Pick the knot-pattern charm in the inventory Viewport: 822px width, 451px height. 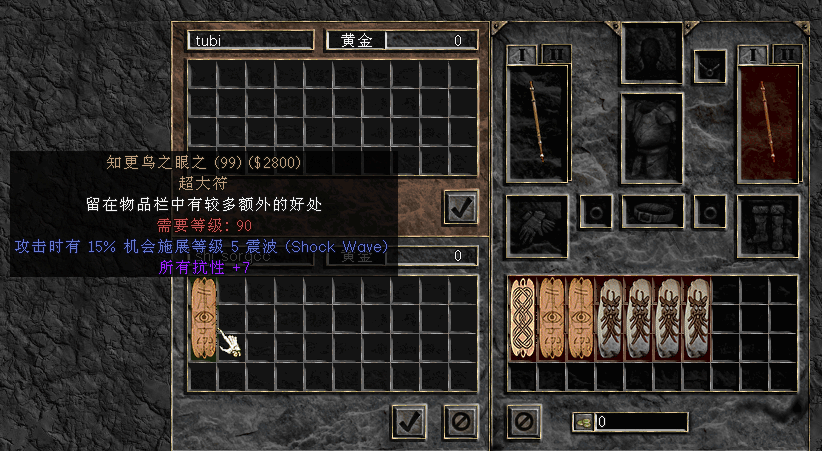point(523,318)
